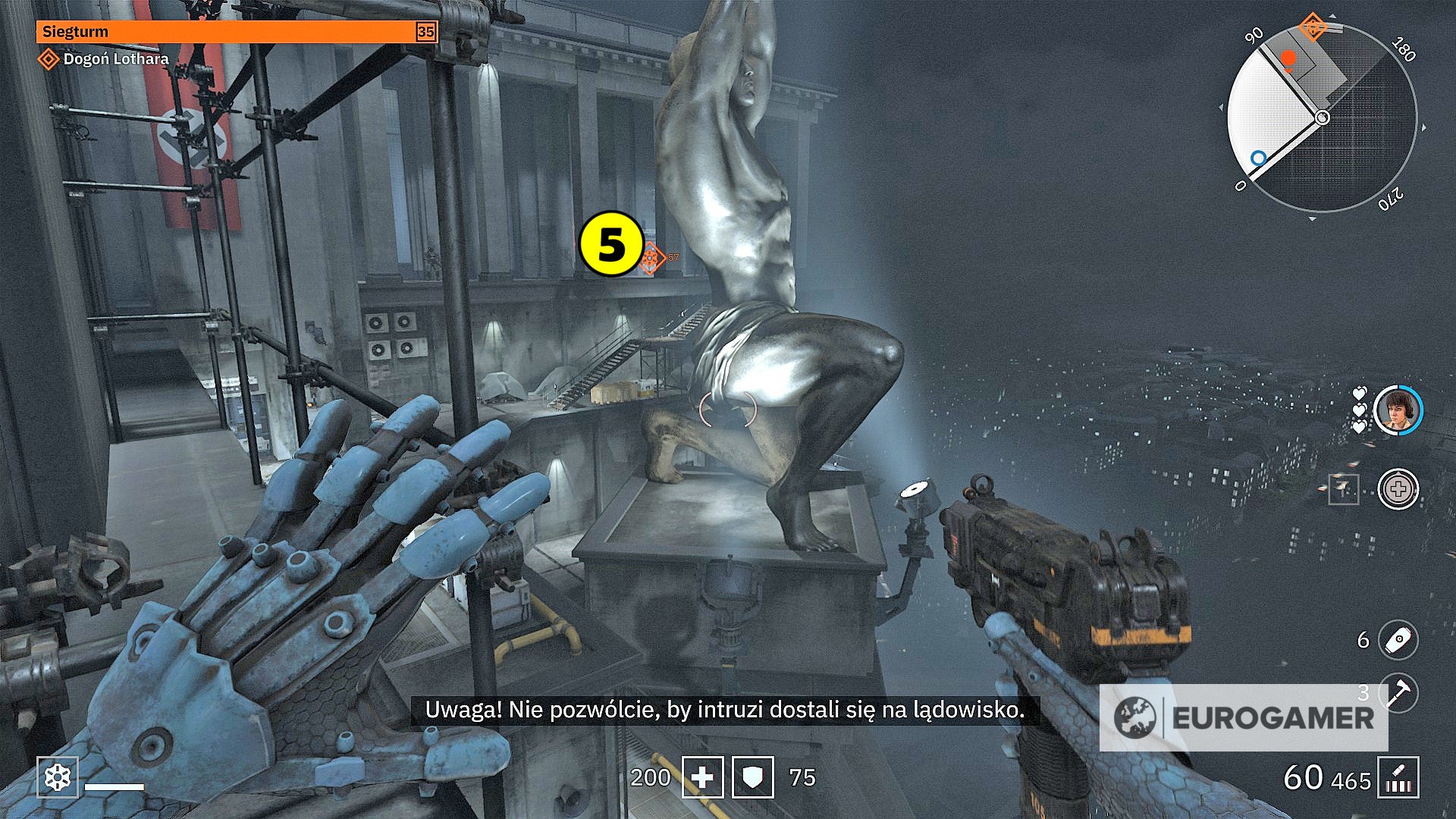Click the grenade icon on the right

pyautogui.click(x=1399, y=641)
